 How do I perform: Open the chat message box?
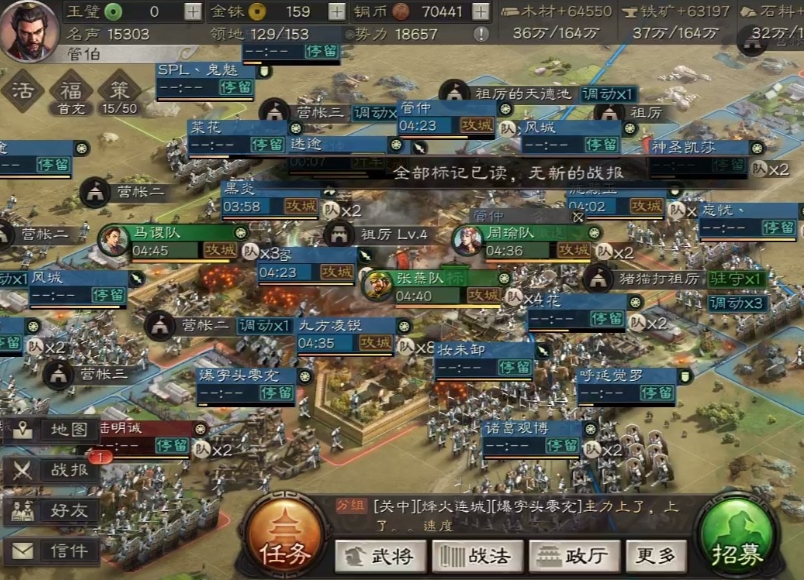520,514
